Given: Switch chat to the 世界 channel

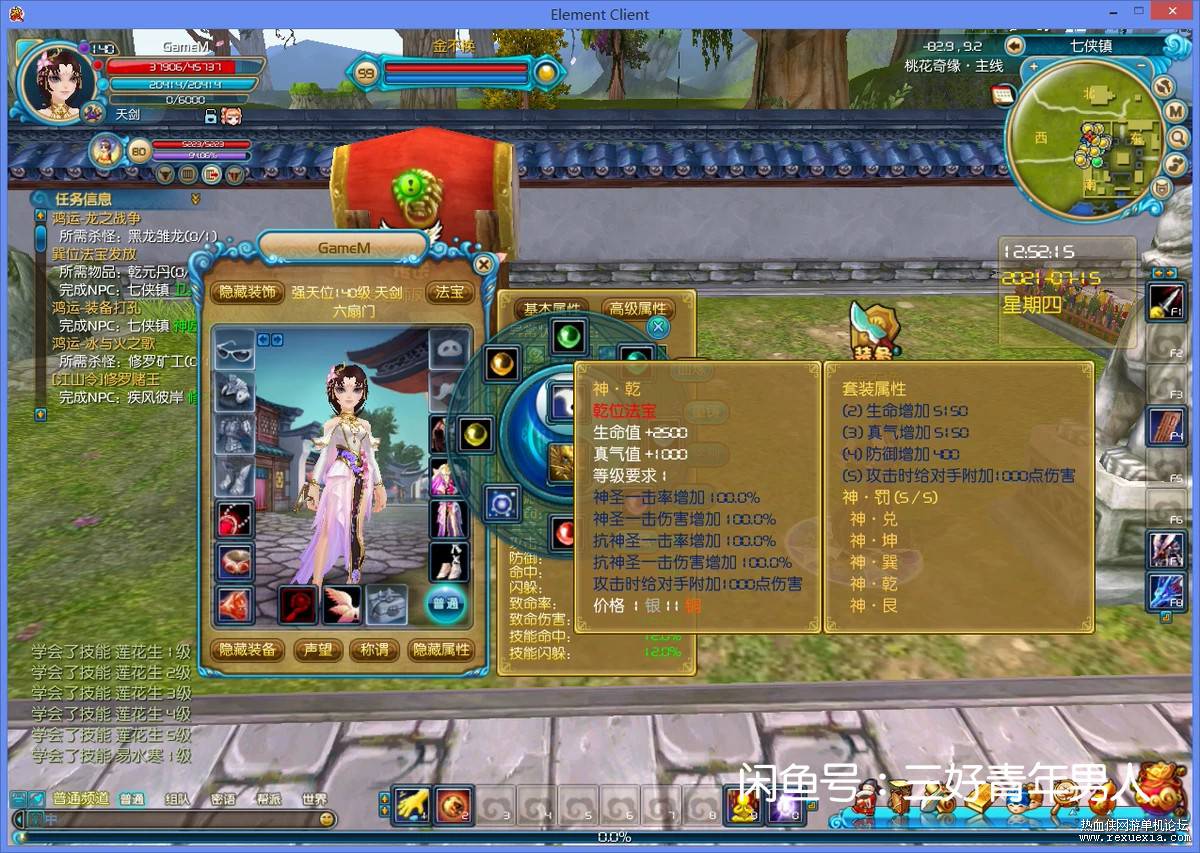Looking at the screenshot, I should [314, 799].
